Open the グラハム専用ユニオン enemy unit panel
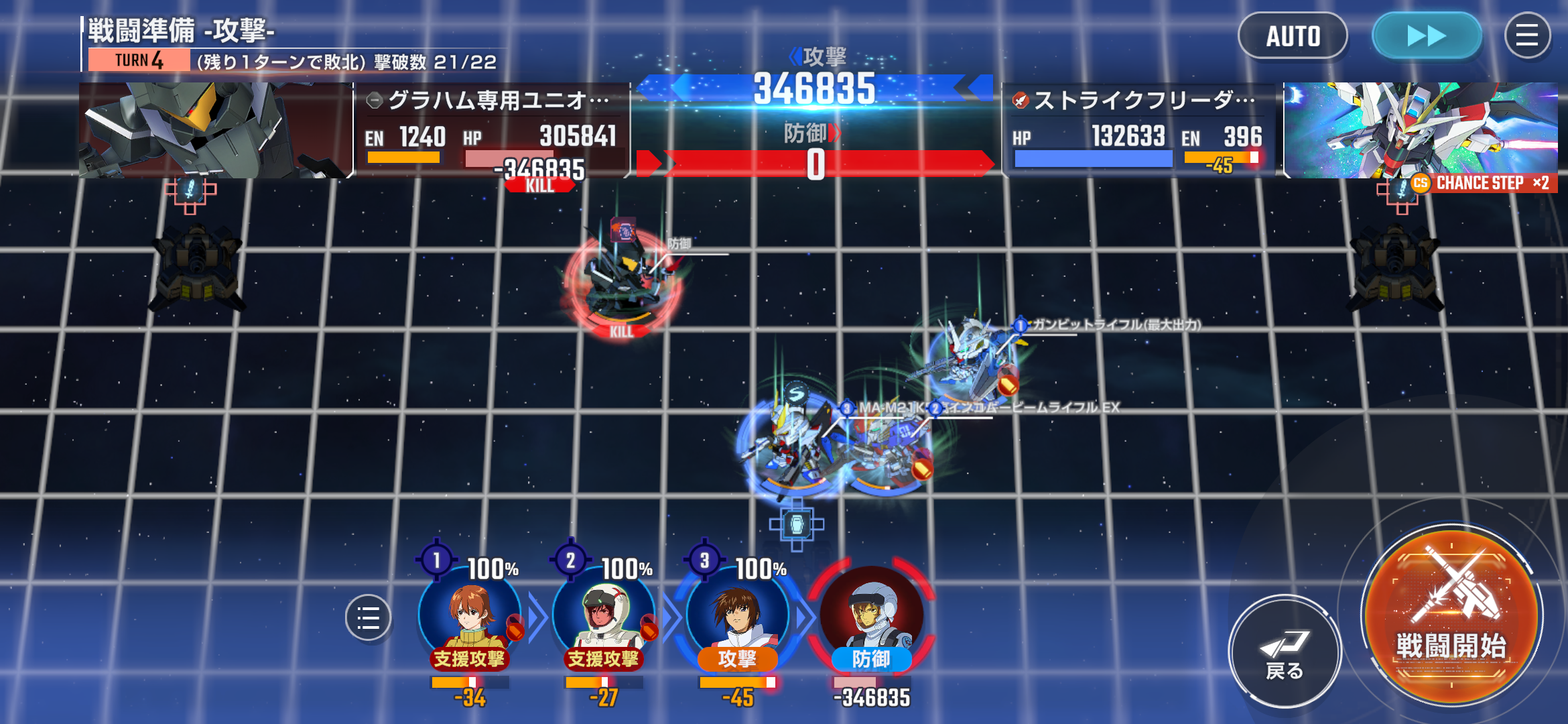The height and width of the screenshot is (724, 1568). [491, 129]
